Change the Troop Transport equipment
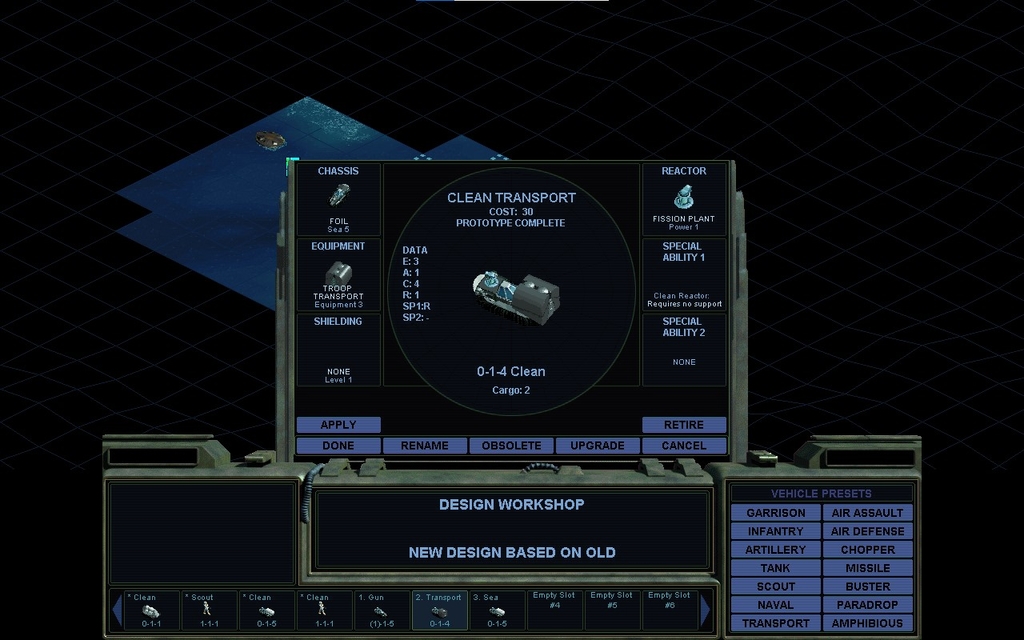The width and height of the screenshot is (1024, 640). coord(338,275)
